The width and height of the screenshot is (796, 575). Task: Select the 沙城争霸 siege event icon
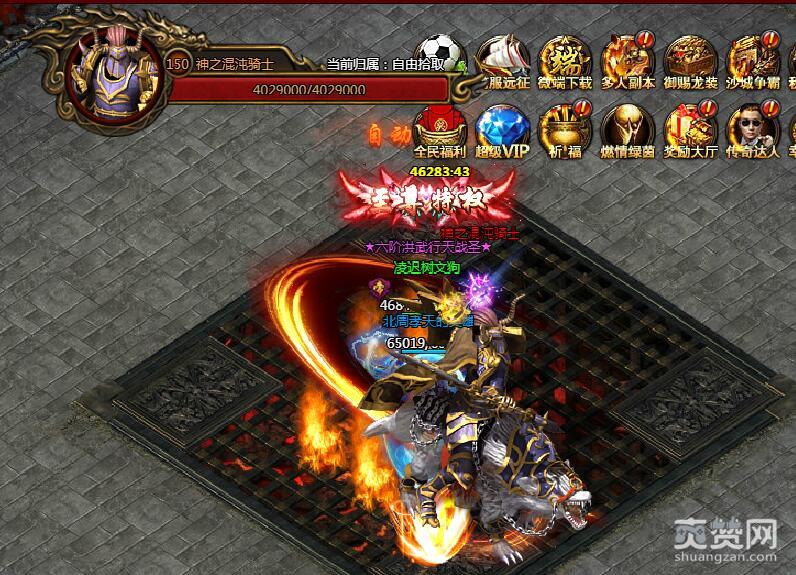[x=753, y=60]
